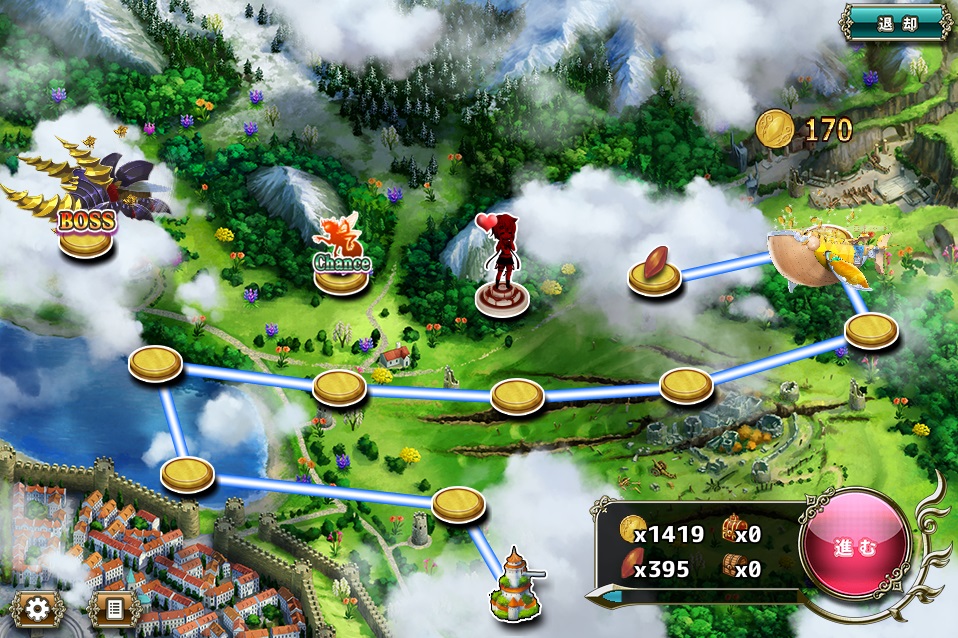Select the seed-marked map node
Screen dimensions: 958x638
point(655,275)
